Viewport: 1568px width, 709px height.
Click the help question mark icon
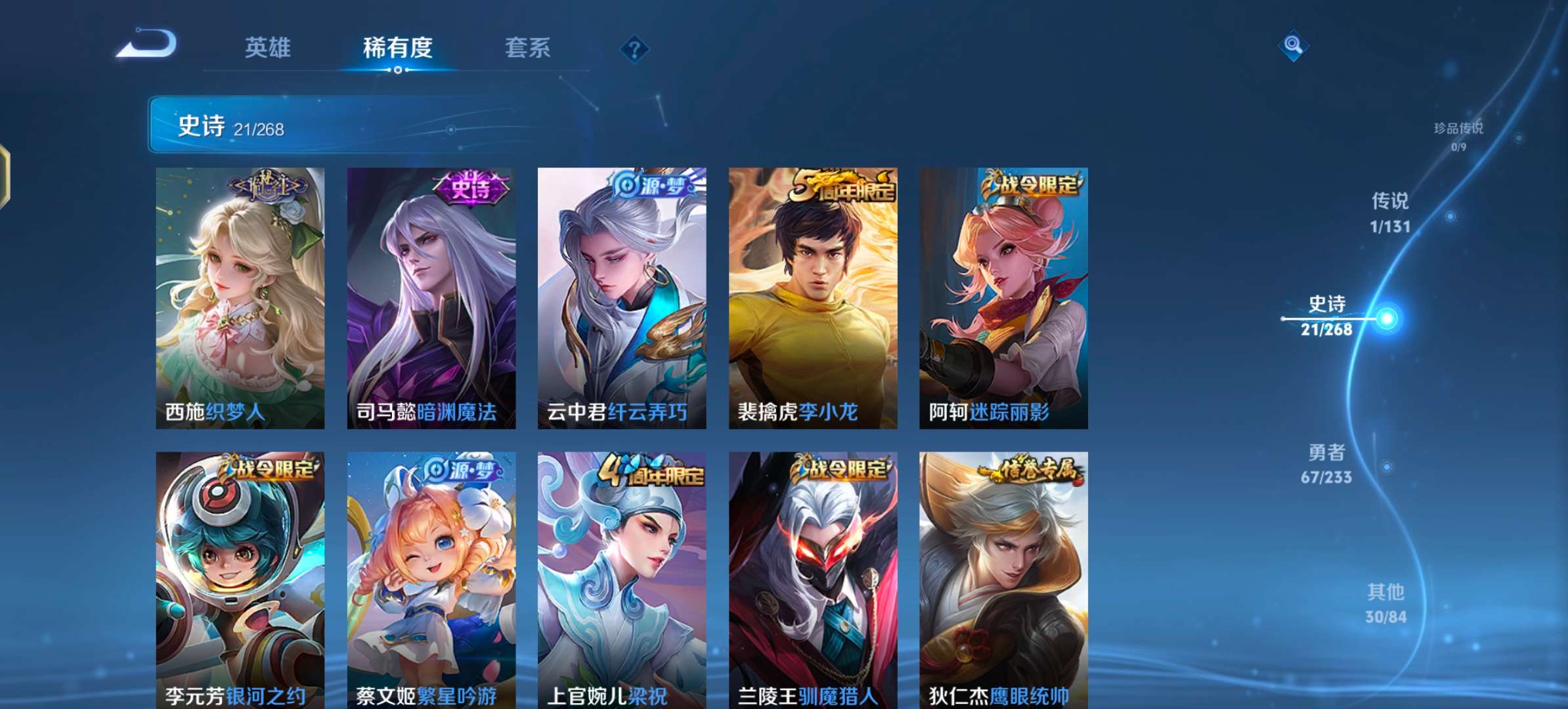[632, 48]
